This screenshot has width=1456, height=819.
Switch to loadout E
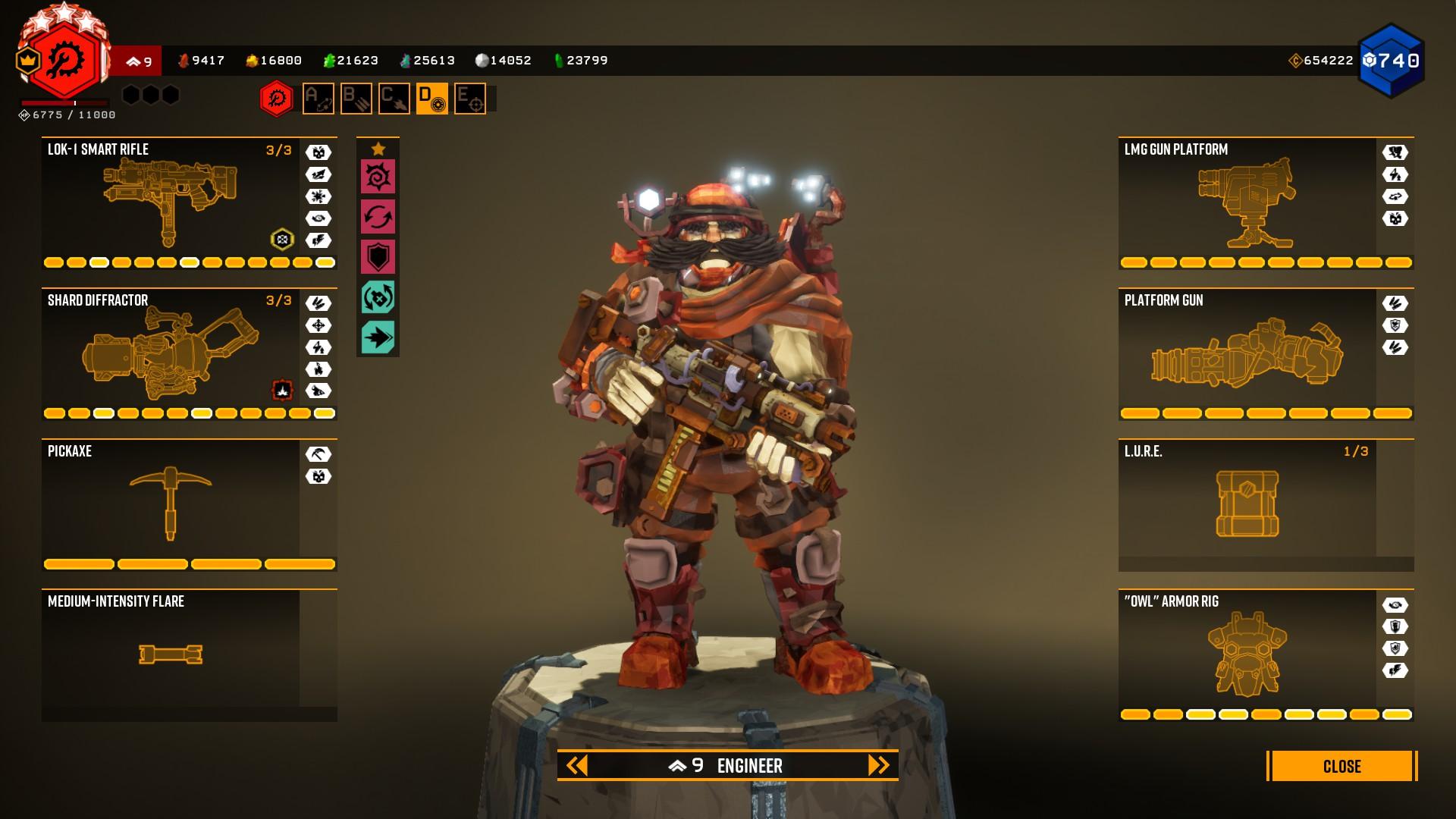click(x=469, y=99)
